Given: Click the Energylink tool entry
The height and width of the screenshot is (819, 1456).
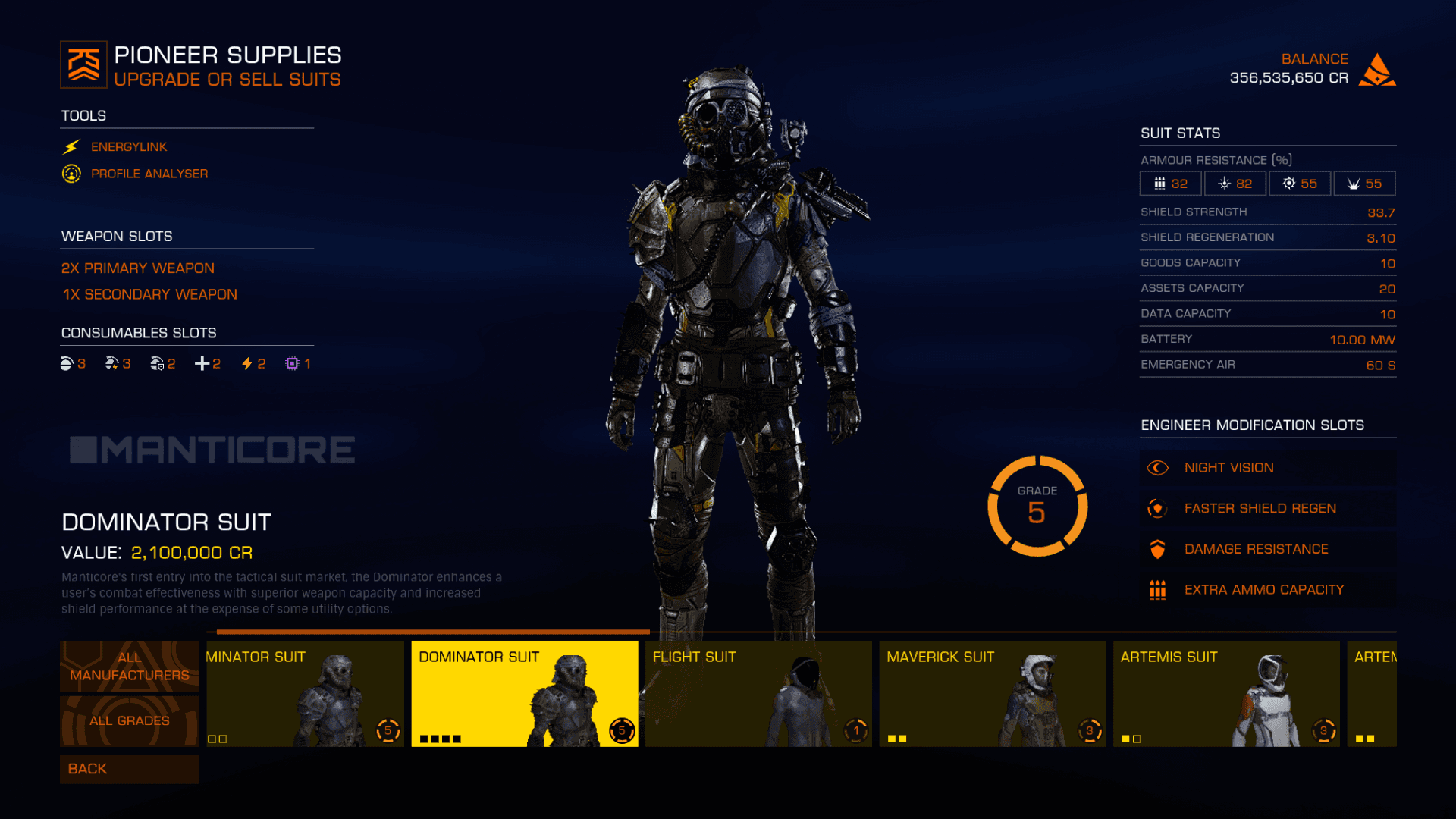Looking at the screenshot, I should tap(129, 147).
